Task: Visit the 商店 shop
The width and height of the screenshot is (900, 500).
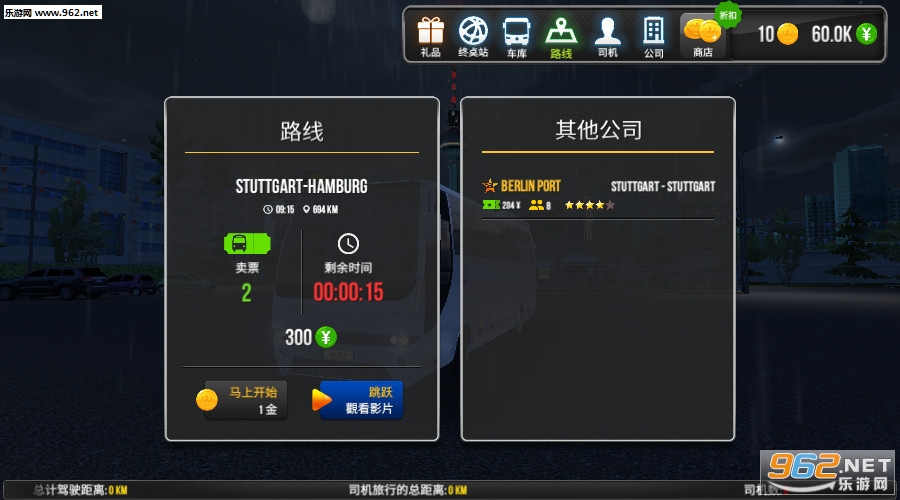Action: click(x=703, y=36)
